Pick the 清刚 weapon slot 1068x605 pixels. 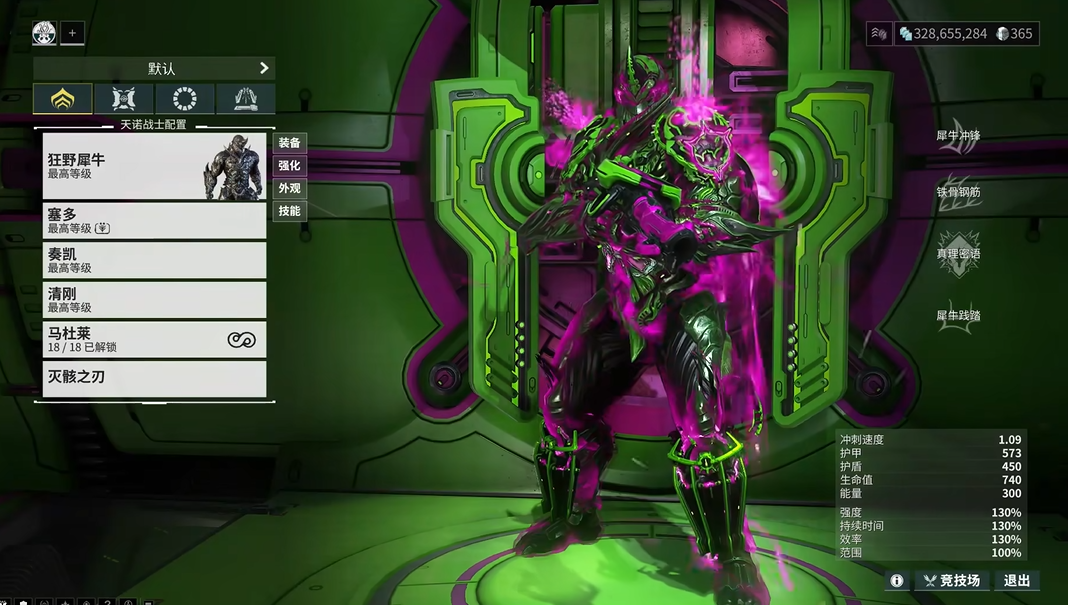tap(155, 300)
